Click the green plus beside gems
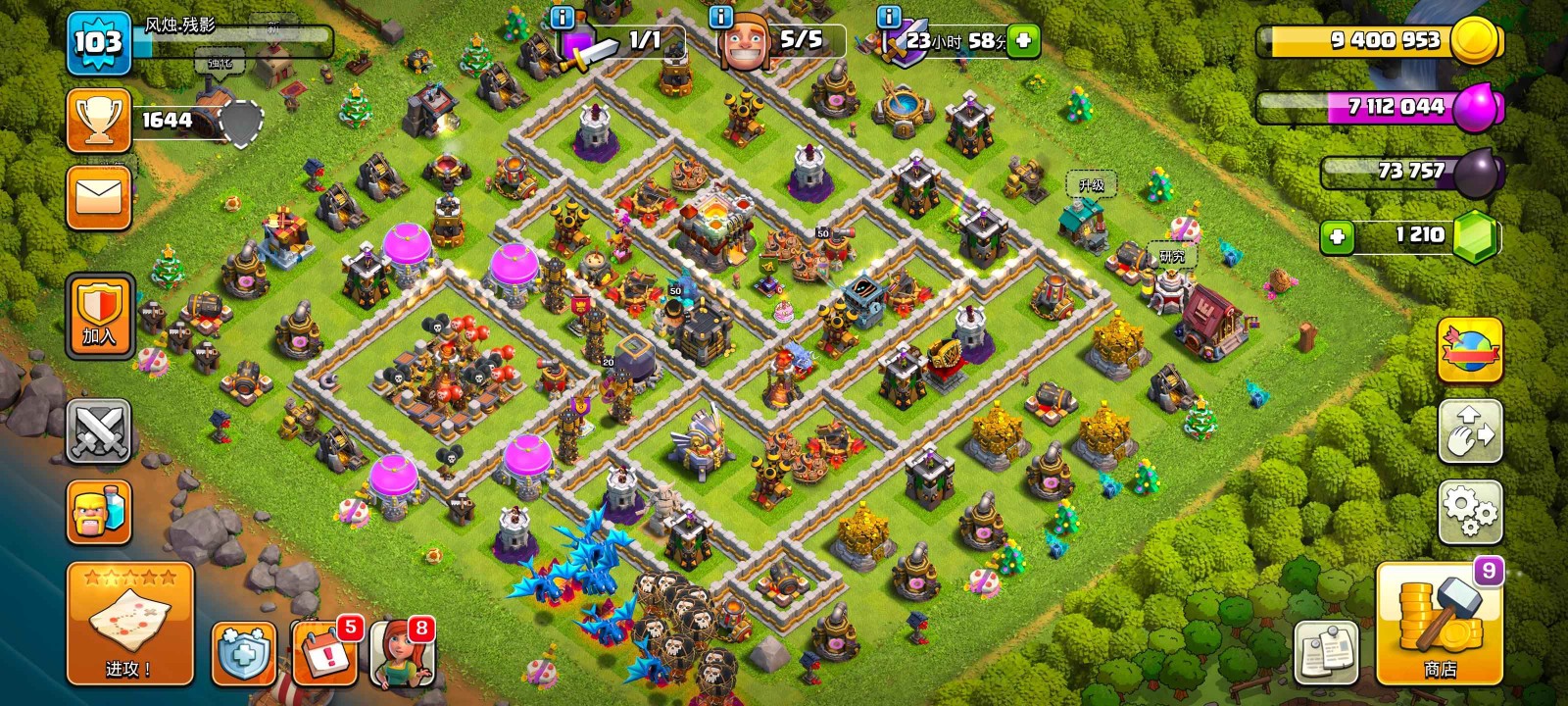 click(1337, 236)
